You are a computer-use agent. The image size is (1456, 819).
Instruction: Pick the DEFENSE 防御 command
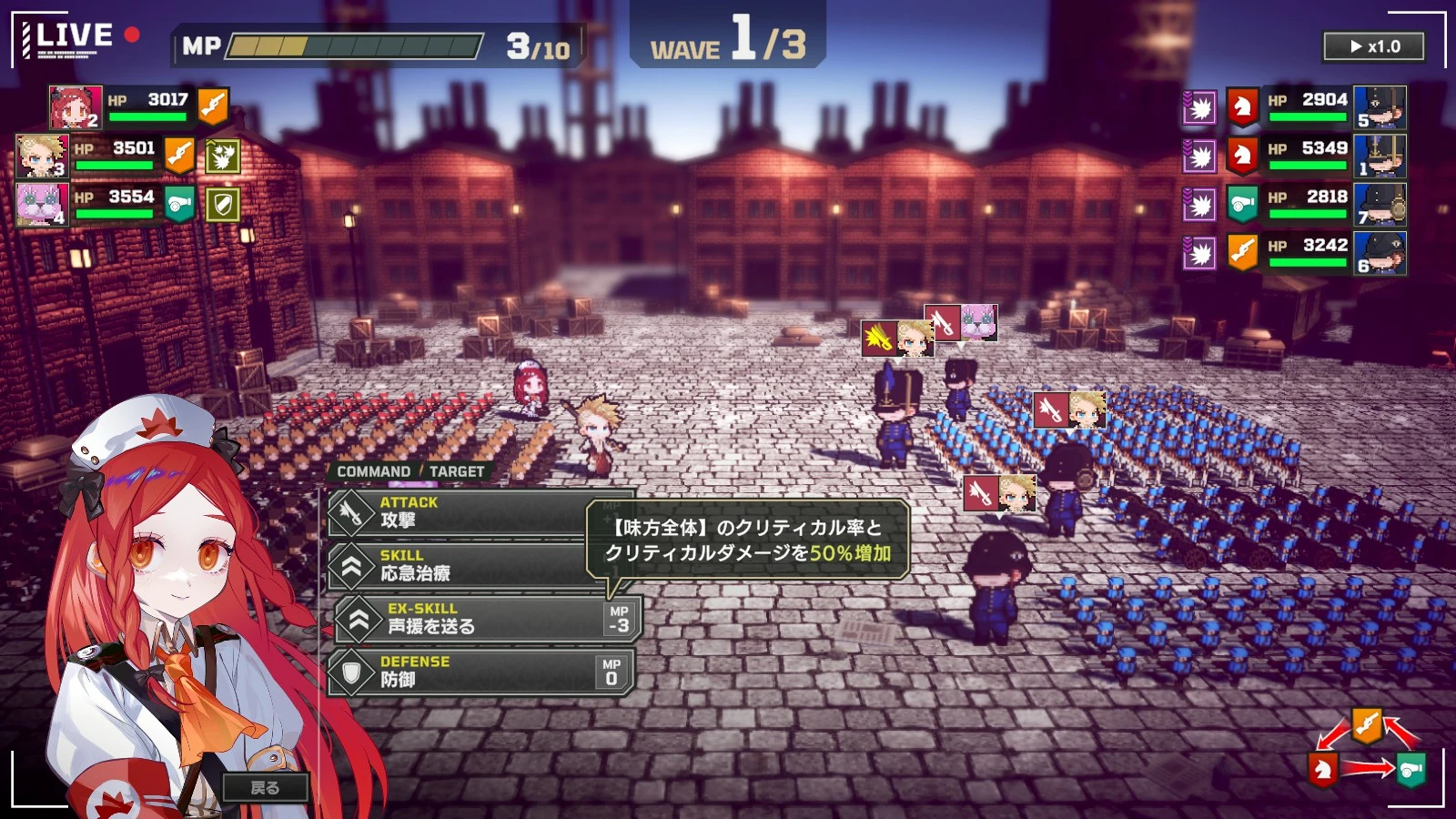tap(480, 672)
